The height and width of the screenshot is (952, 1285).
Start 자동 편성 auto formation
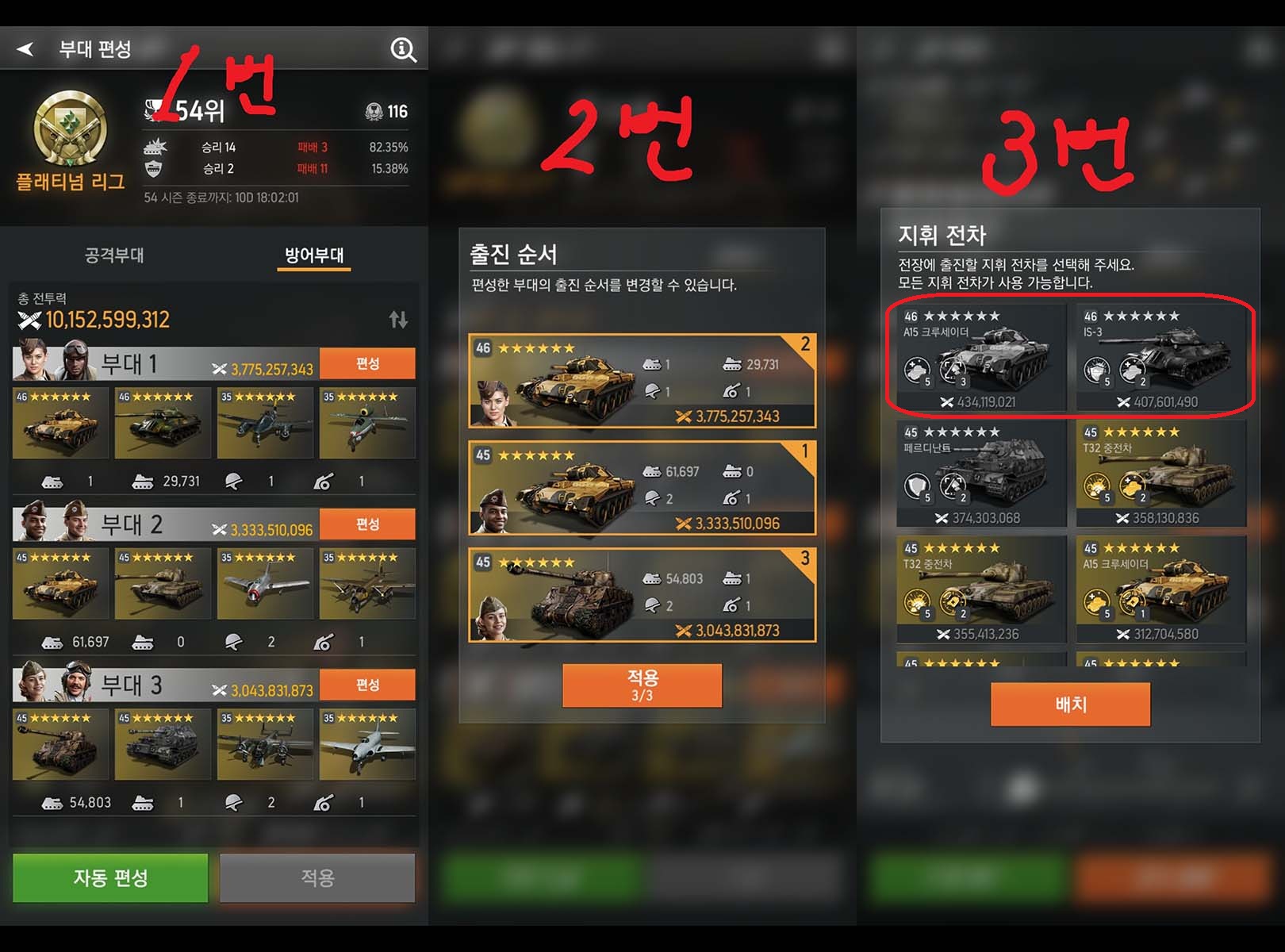tap(110, 877)
